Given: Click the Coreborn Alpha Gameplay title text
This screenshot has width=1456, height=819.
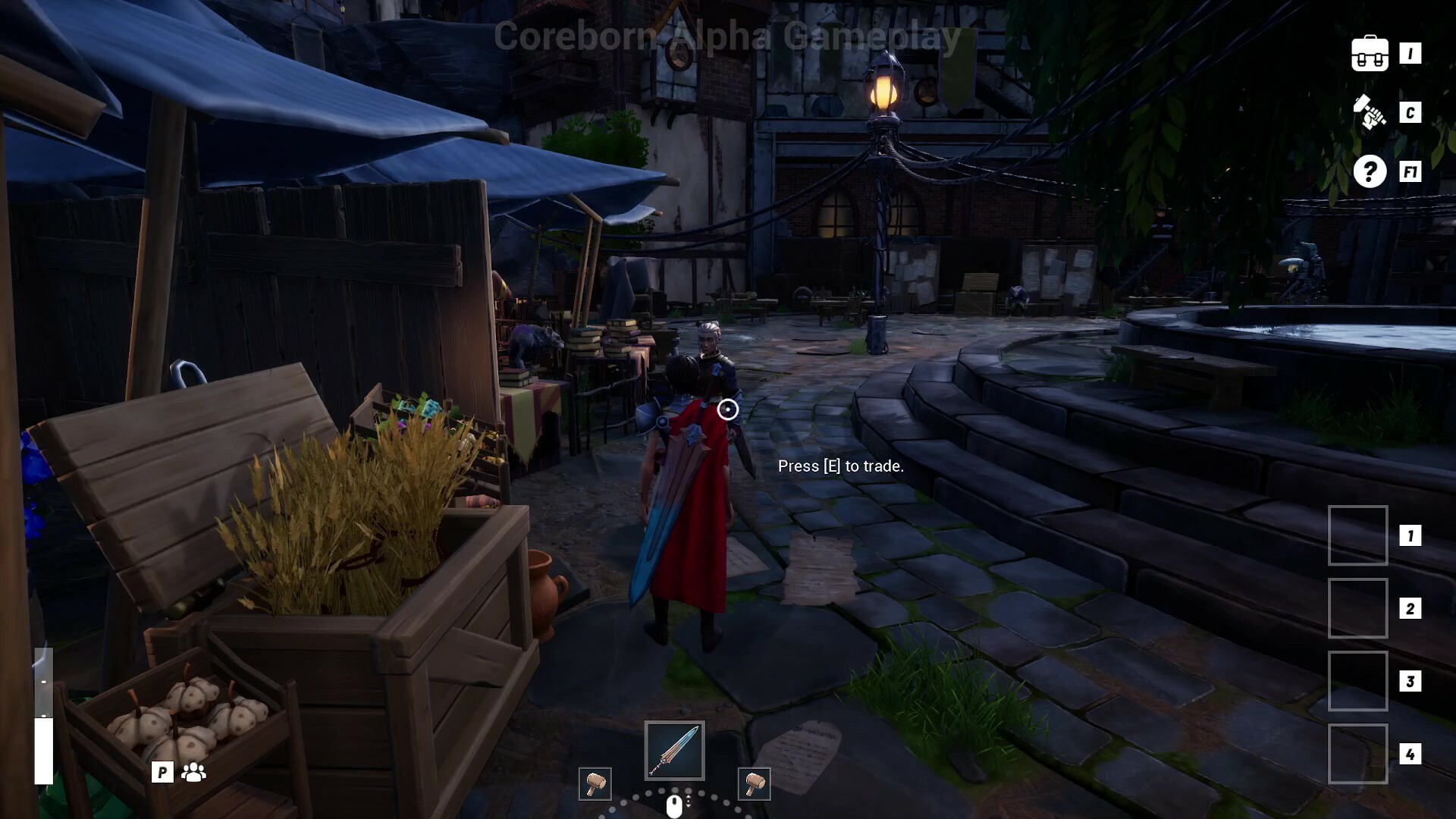Looking at the screenshot, I should (x=726, y=36).
